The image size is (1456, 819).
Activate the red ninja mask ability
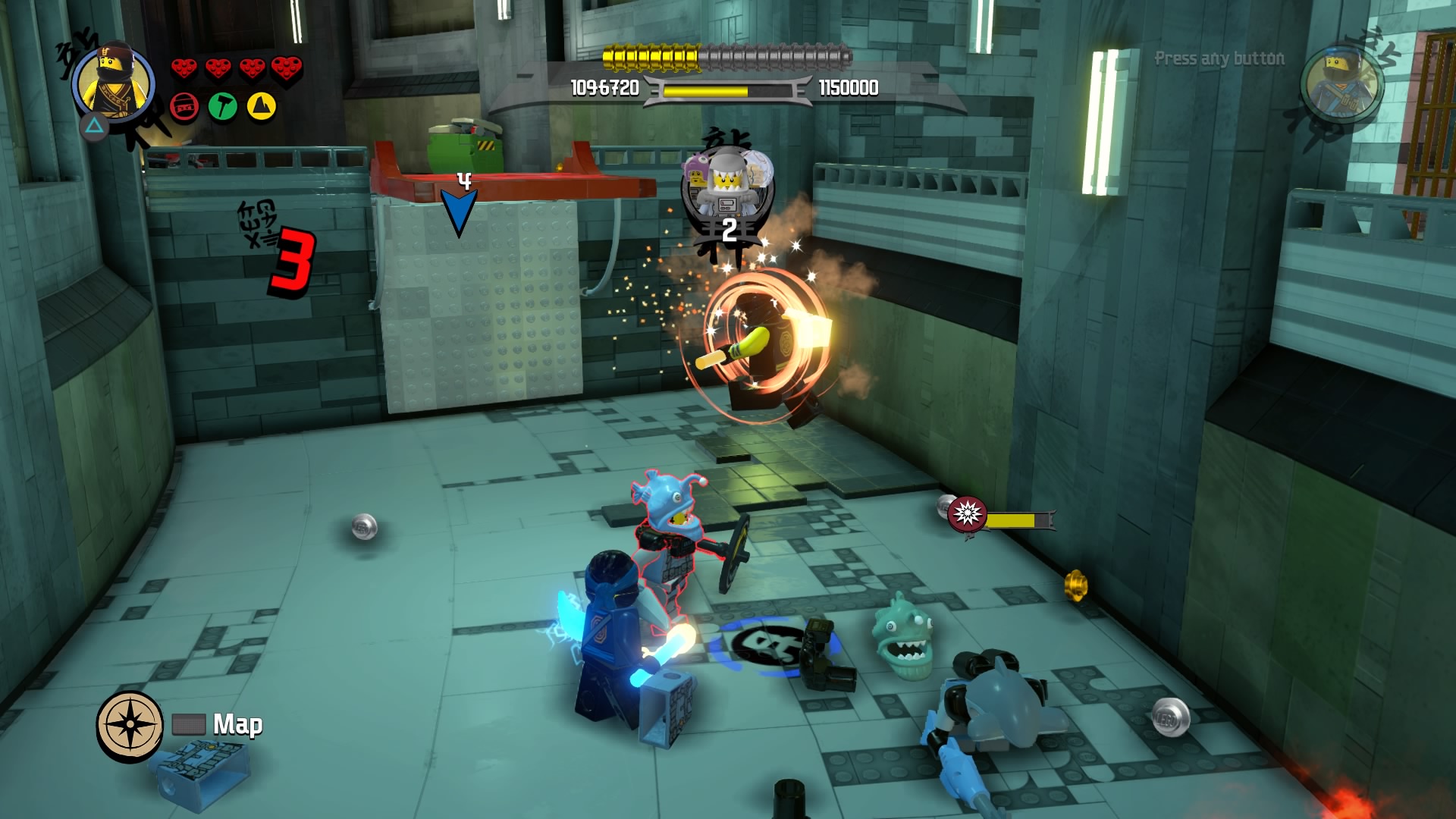click(184, 107)
